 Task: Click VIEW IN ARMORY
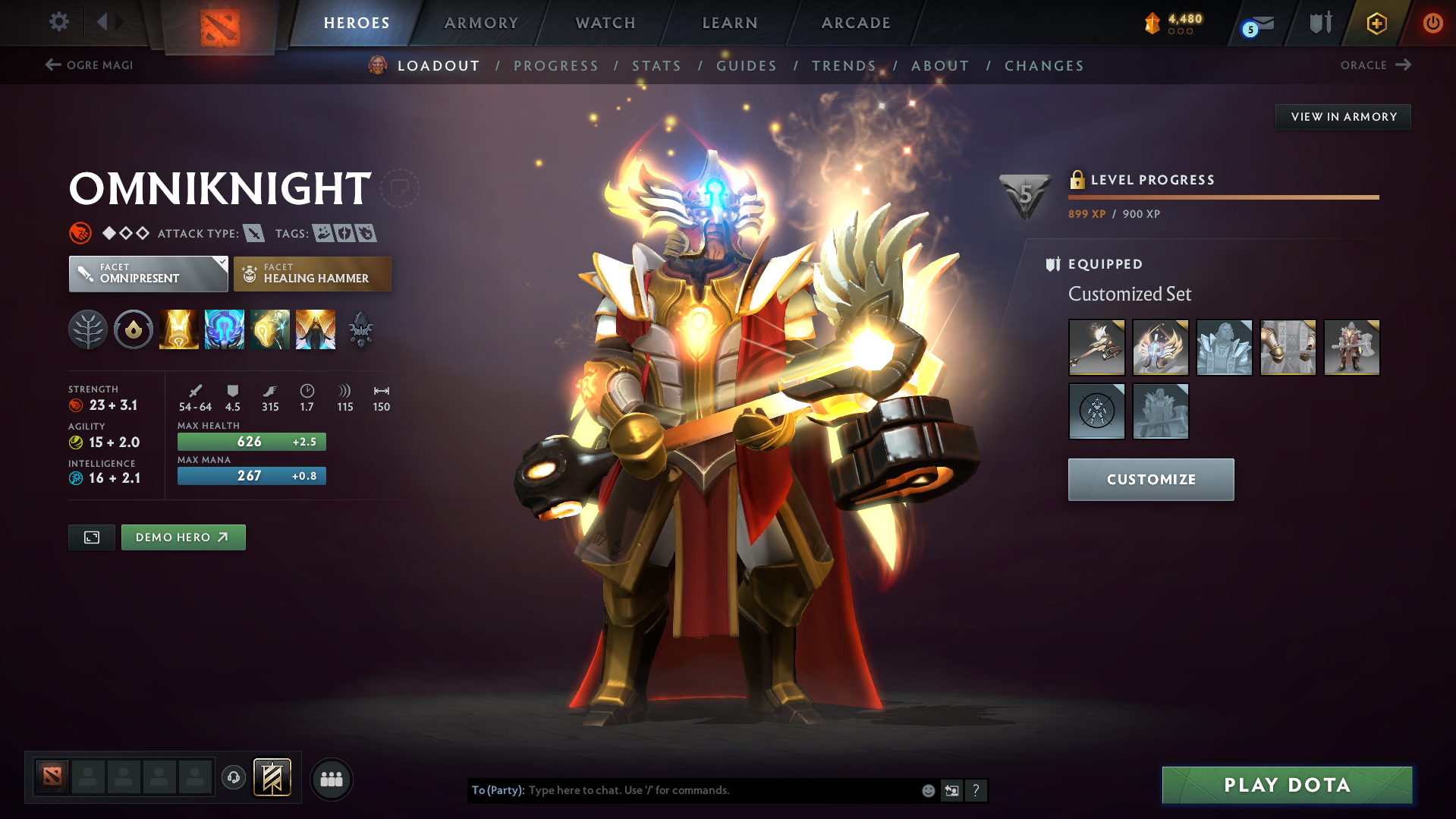click(x=1342, y=116)
